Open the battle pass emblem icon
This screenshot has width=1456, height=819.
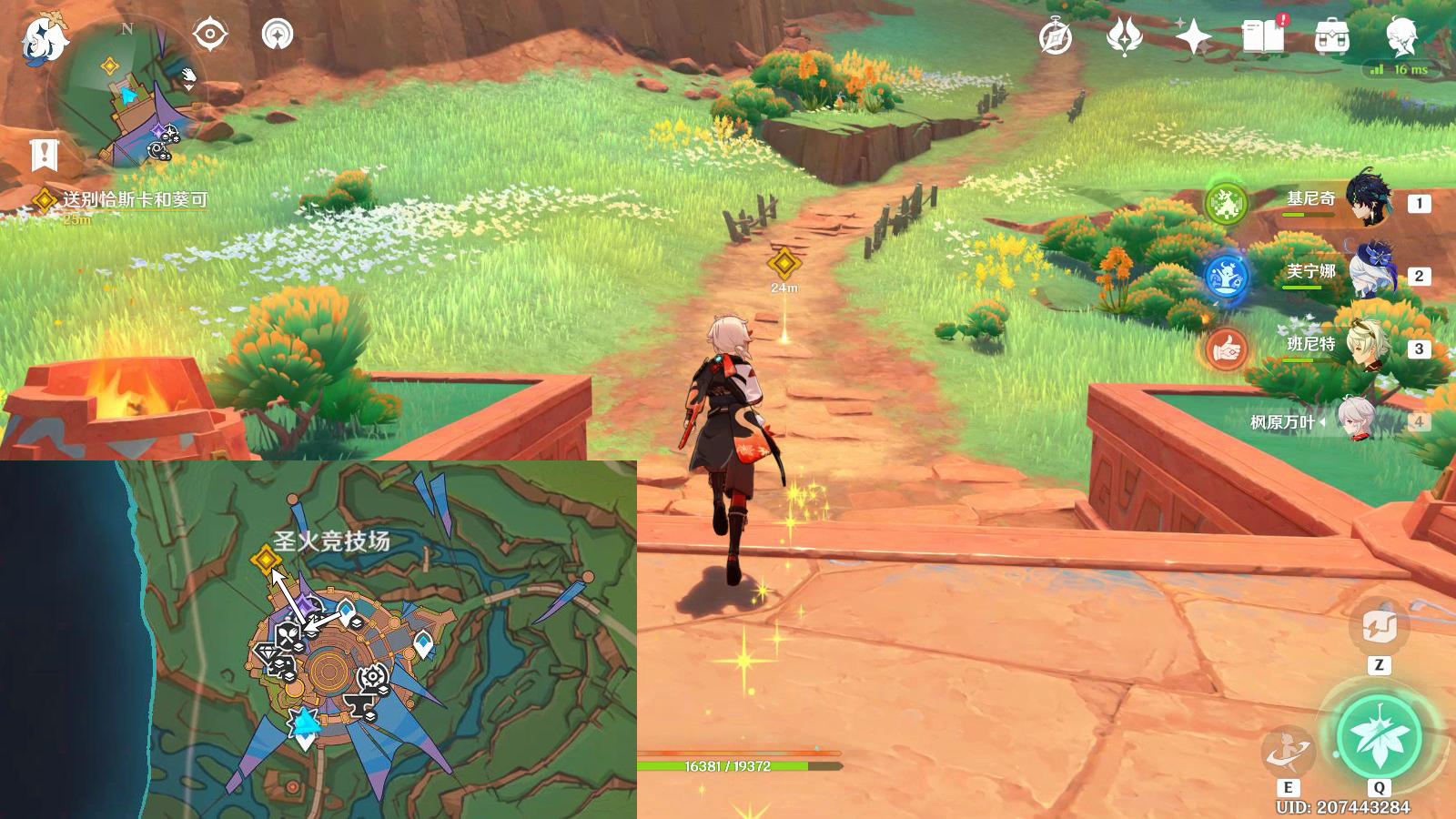(x=1124, y=37)
